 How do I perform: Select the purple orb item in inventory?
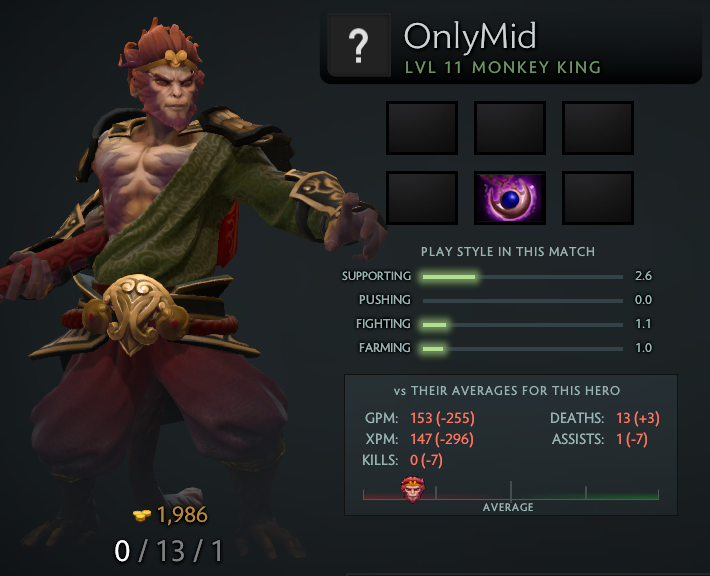[x=510, y=197]
